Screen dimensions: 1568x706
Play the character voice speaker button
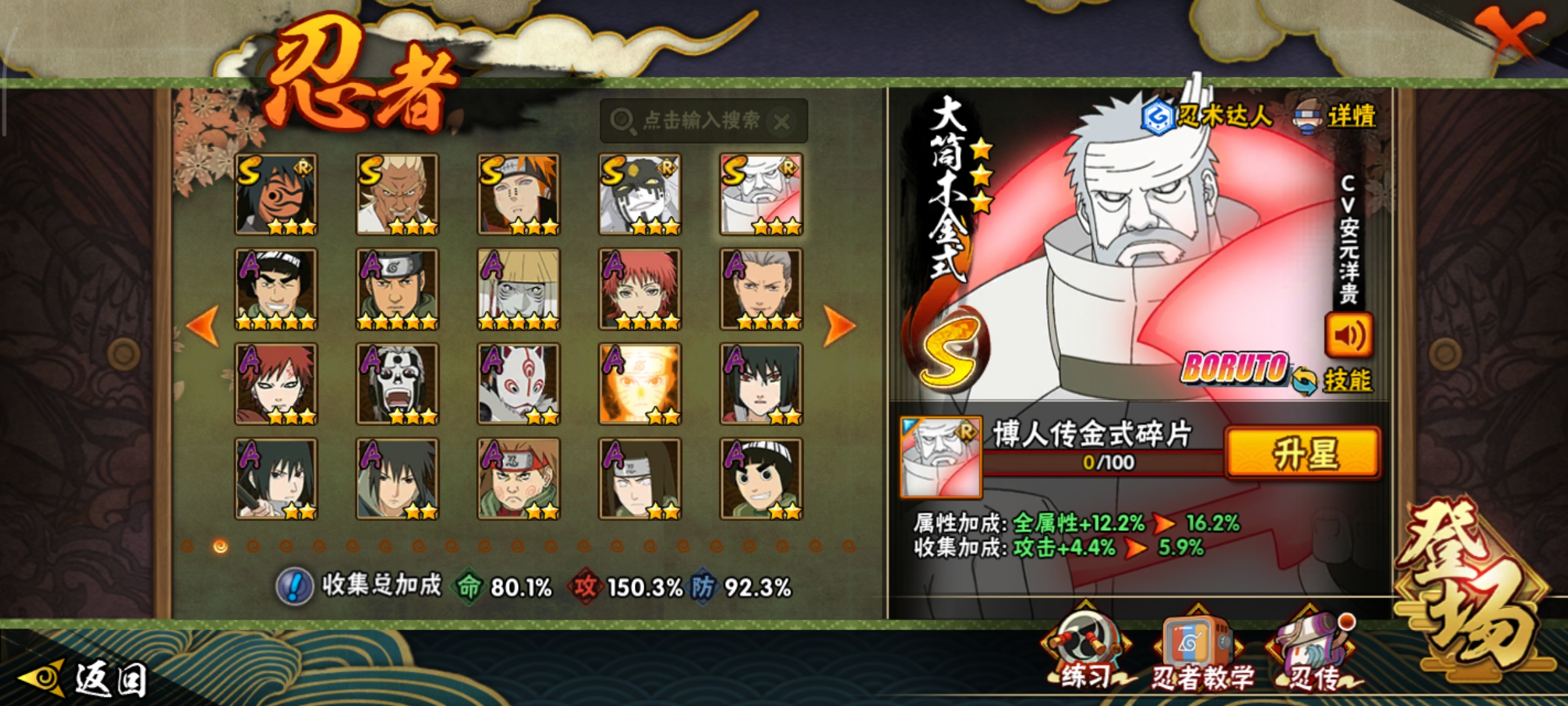tap(1348, 335)
